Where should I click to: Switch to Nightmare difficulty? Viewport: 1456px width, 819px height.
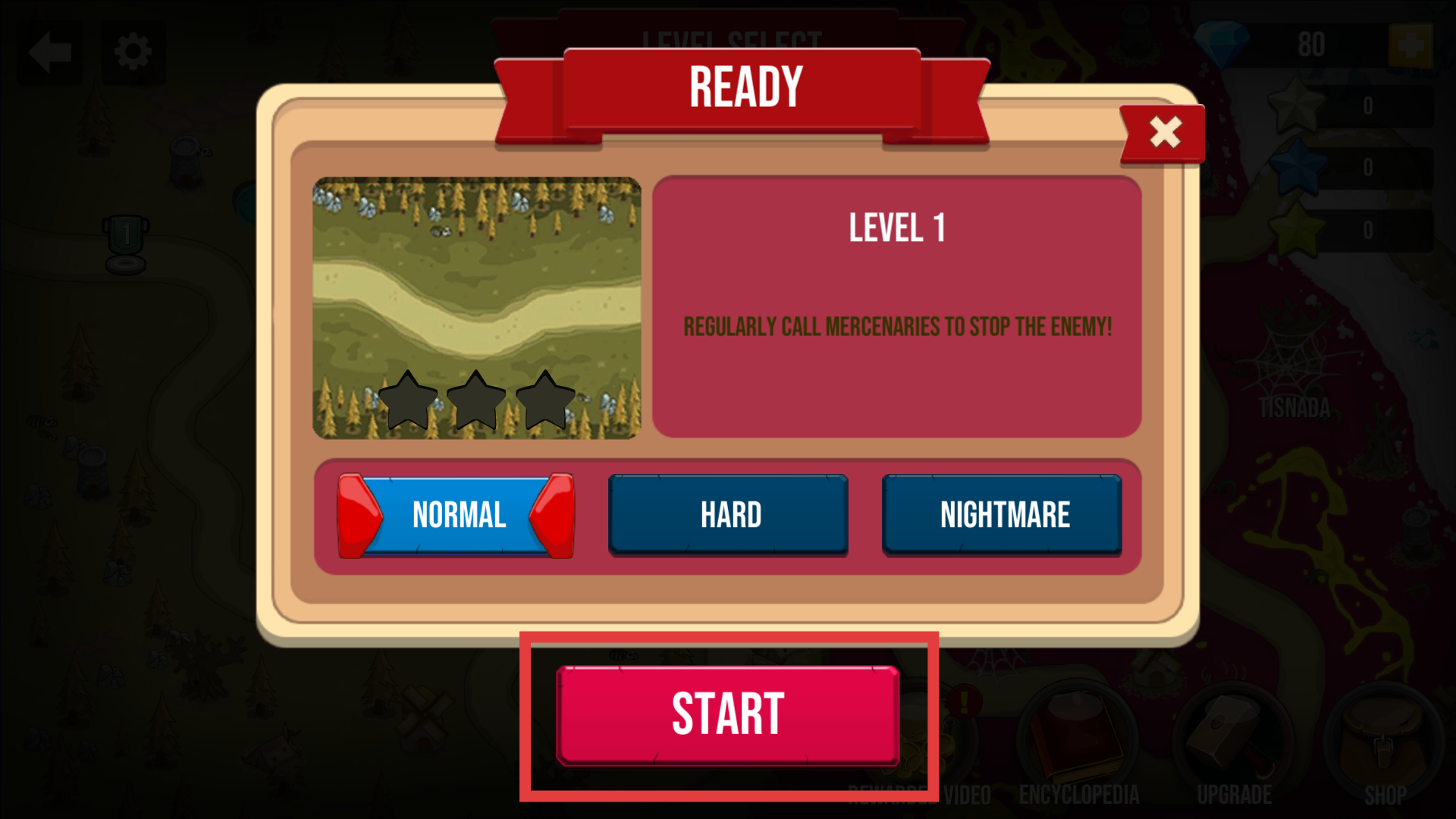[x=1003, y=516]
